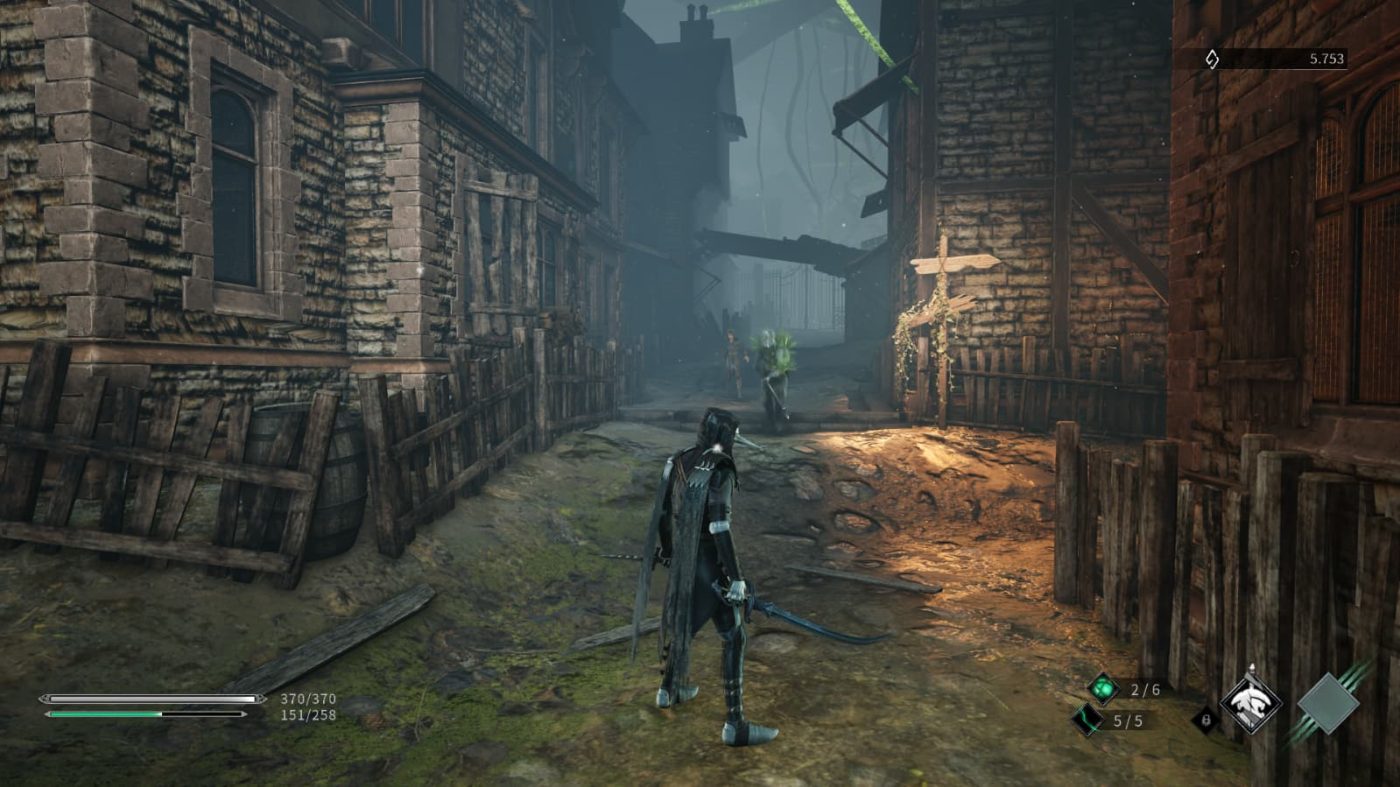Select the green feather item slot

tap(1087, 719)
